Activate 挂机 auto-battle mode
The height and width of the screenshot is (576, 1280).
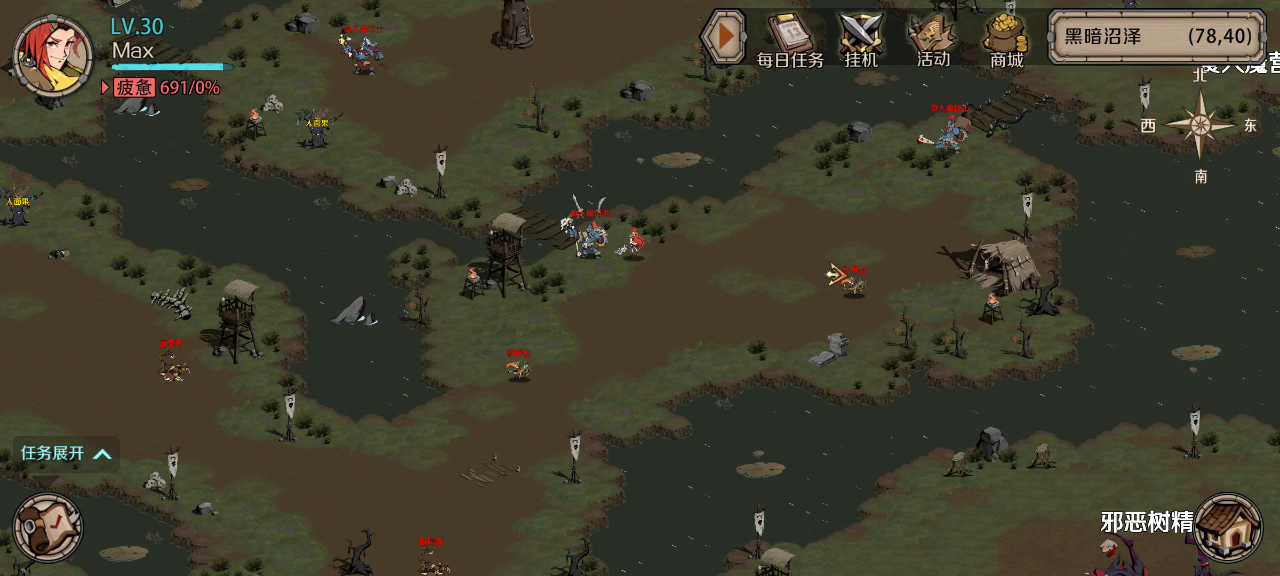(860, 40)
